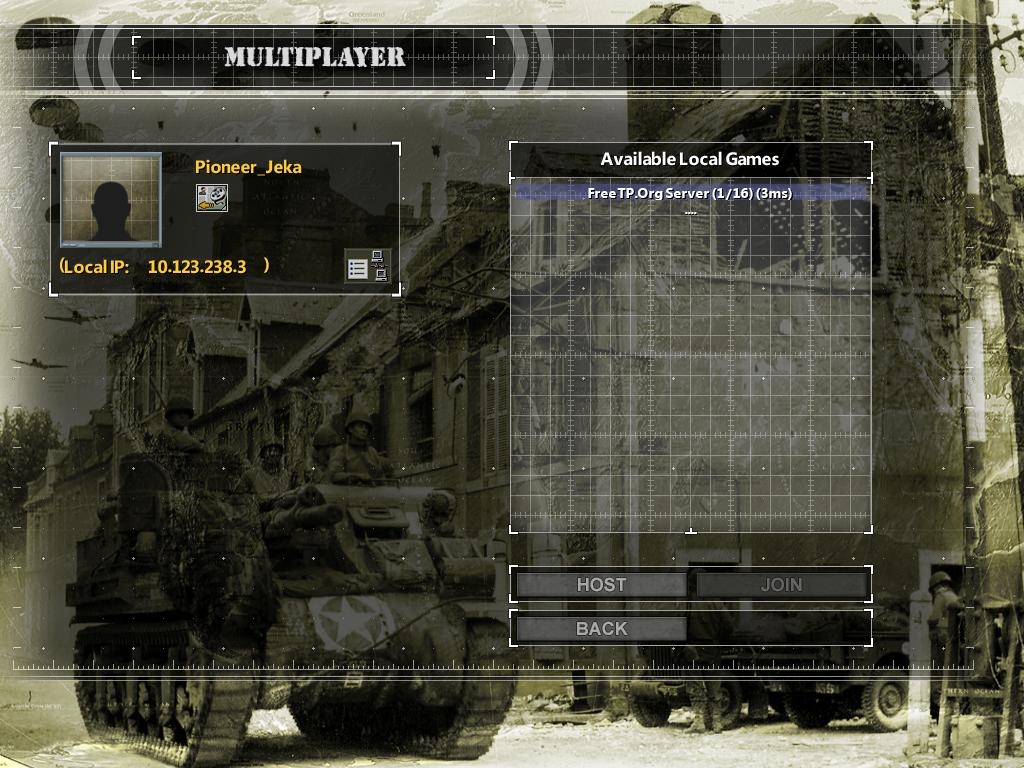Join the selected local game

[x=781, y=585]
